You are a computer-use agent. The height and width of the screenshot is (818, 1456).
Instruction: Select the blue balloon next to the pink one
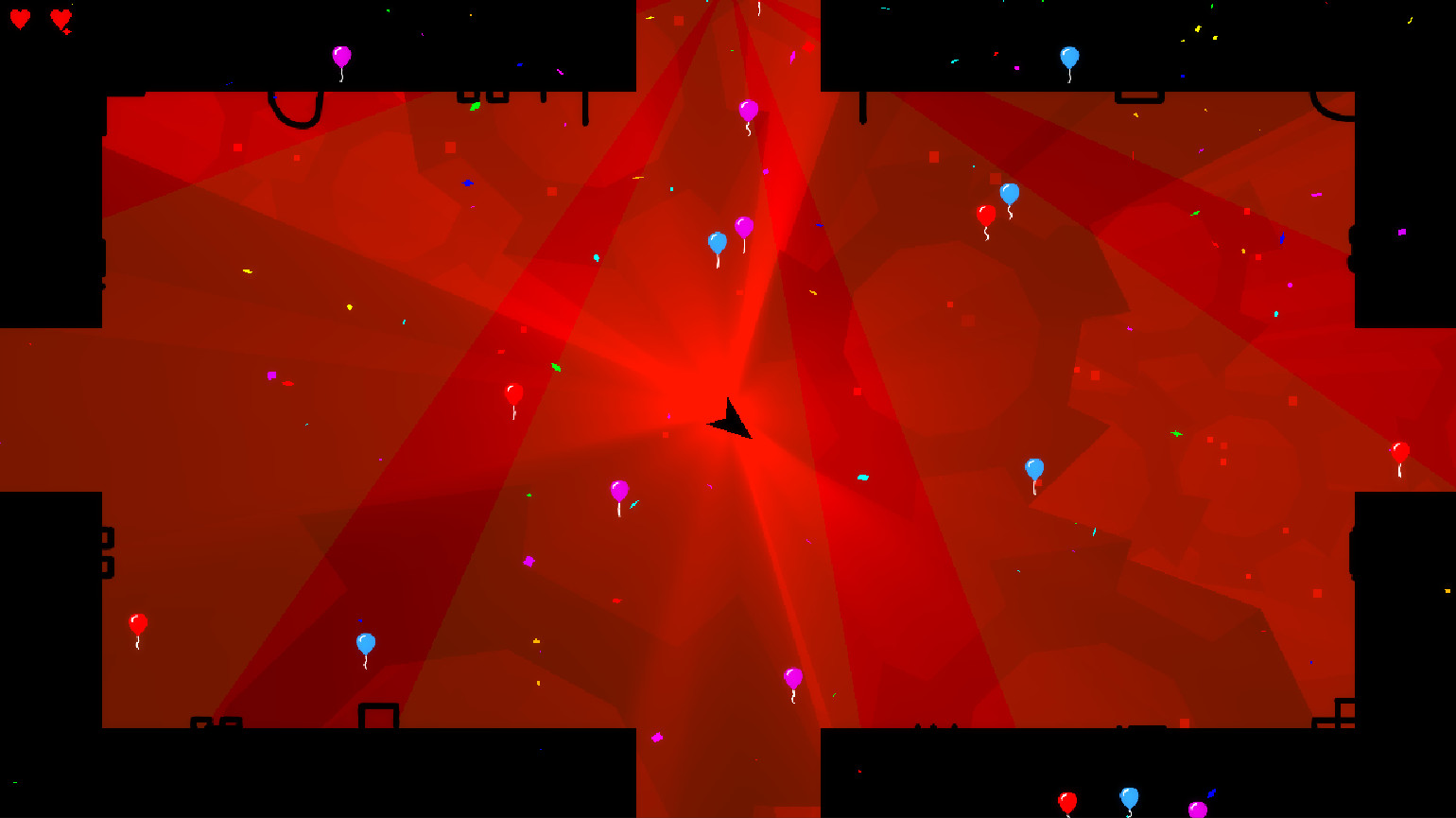tap(717, 243)
